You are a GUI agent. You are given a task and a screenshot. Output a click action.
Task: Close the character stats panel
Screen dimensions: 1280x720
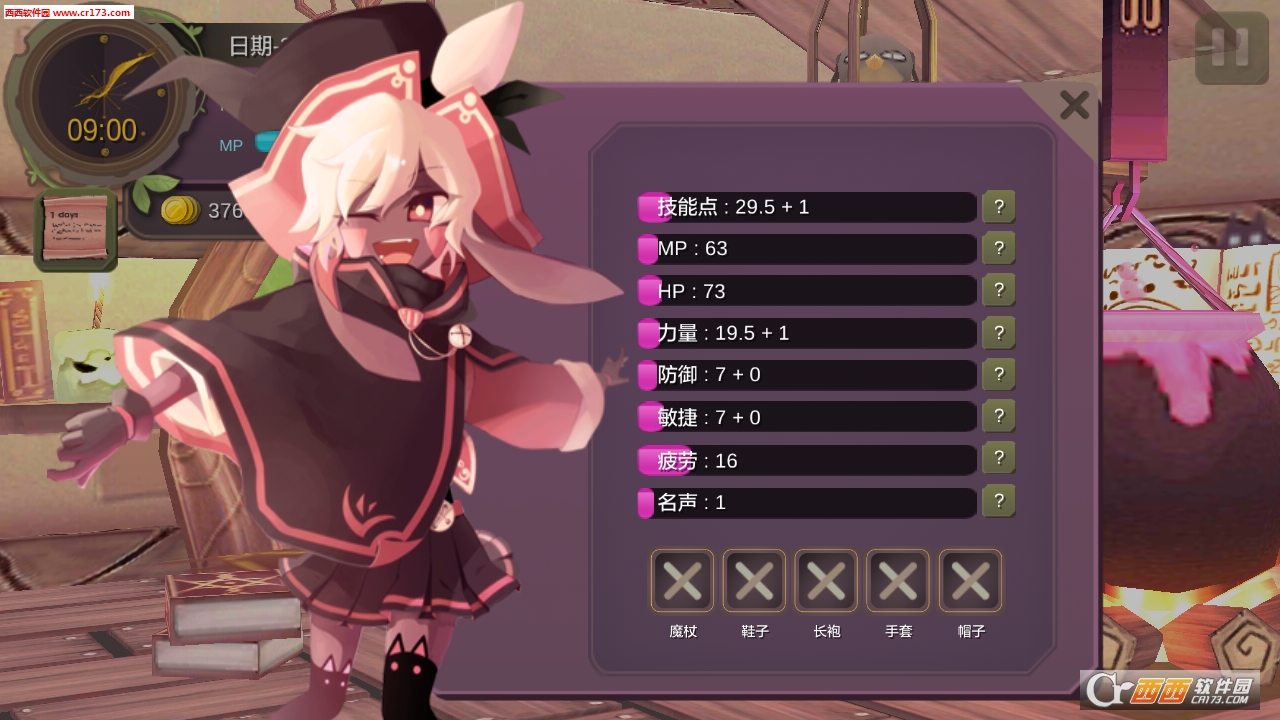coord(1075,104)
